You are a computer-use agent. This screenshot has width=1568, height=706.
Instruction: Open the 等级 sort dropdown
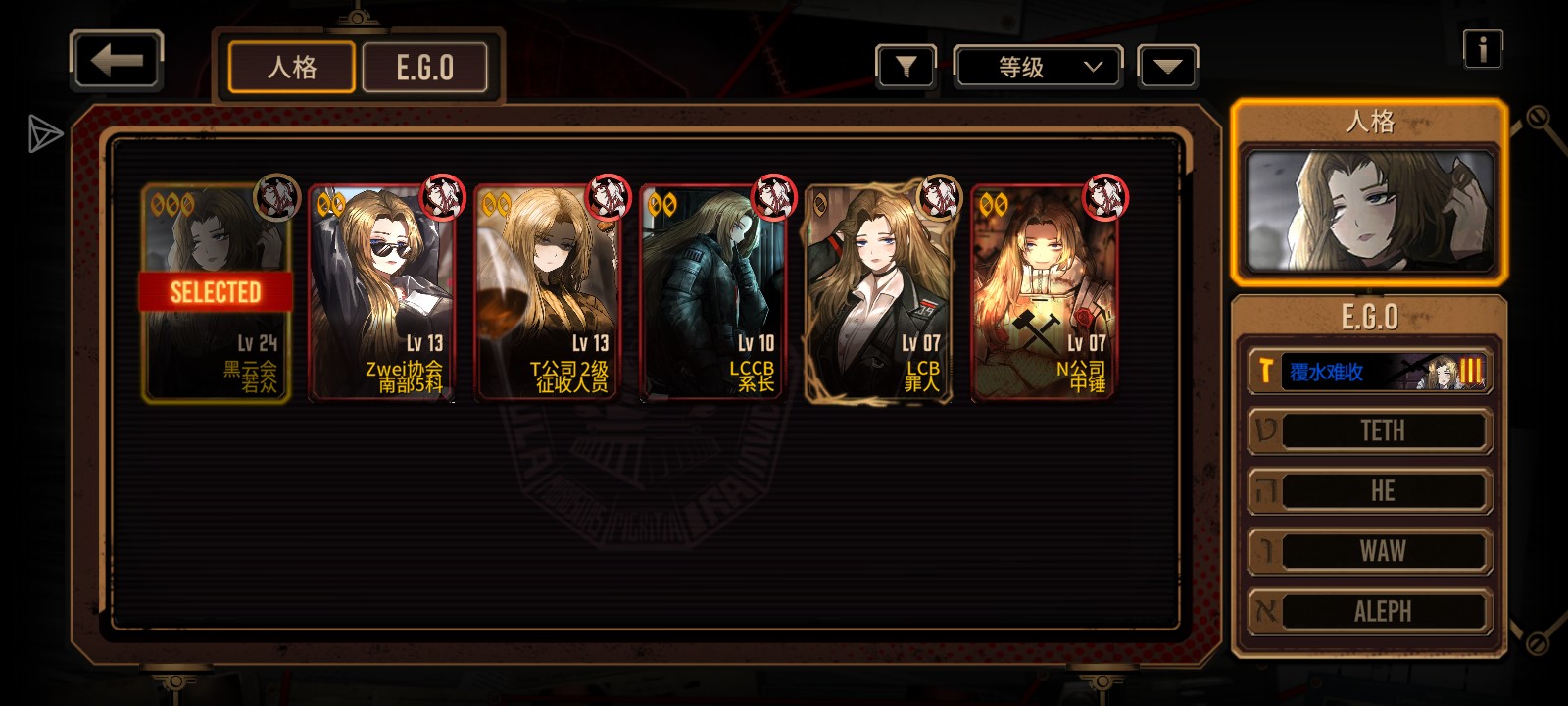click(x=1038, y=67)
